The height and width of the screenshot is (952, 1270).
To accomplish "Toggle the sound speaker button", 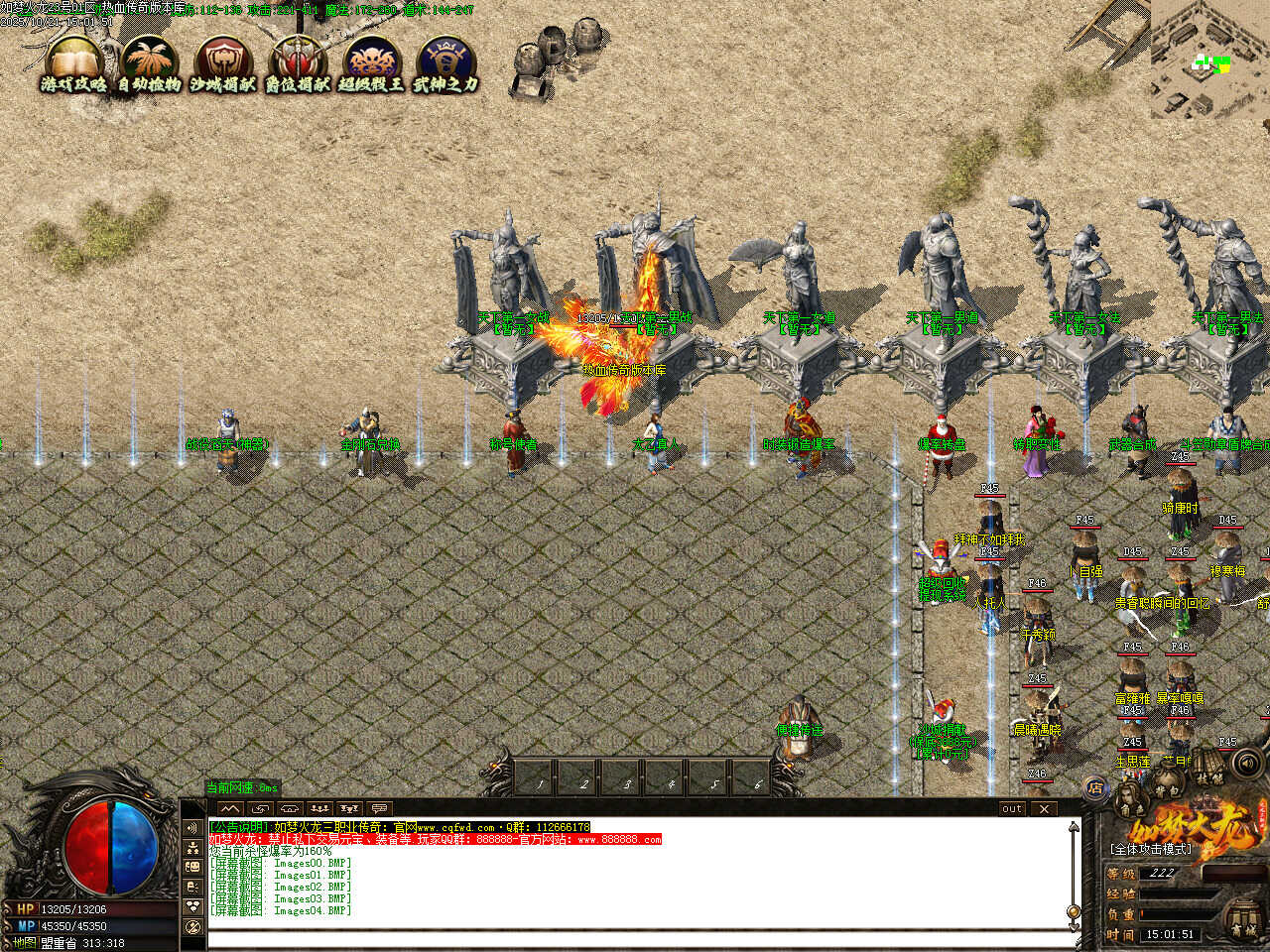I will [1246, 764].
